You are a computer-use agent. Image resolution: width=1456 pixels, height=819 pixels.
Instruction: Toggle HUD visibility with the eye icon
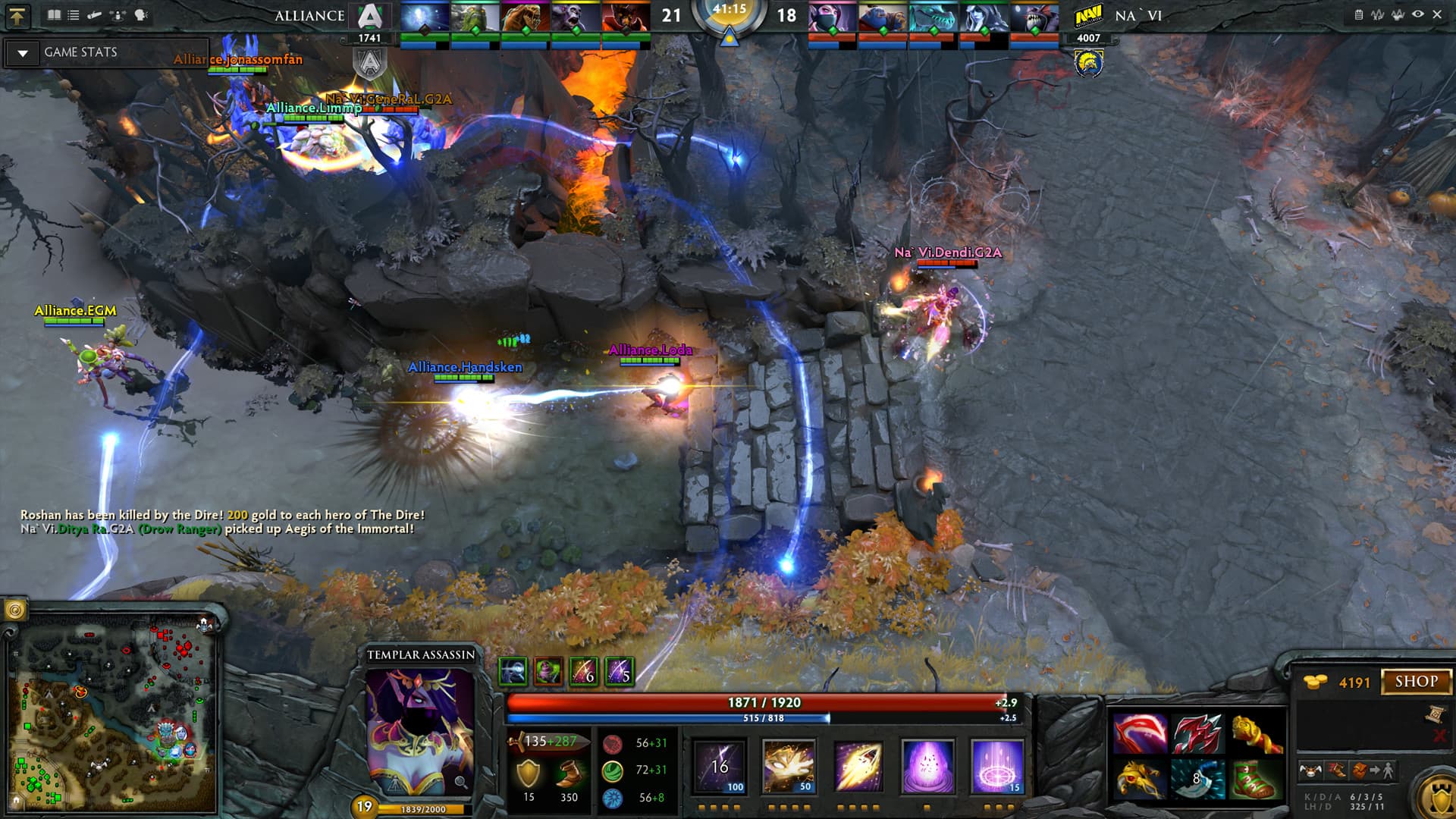point(1417,14)
